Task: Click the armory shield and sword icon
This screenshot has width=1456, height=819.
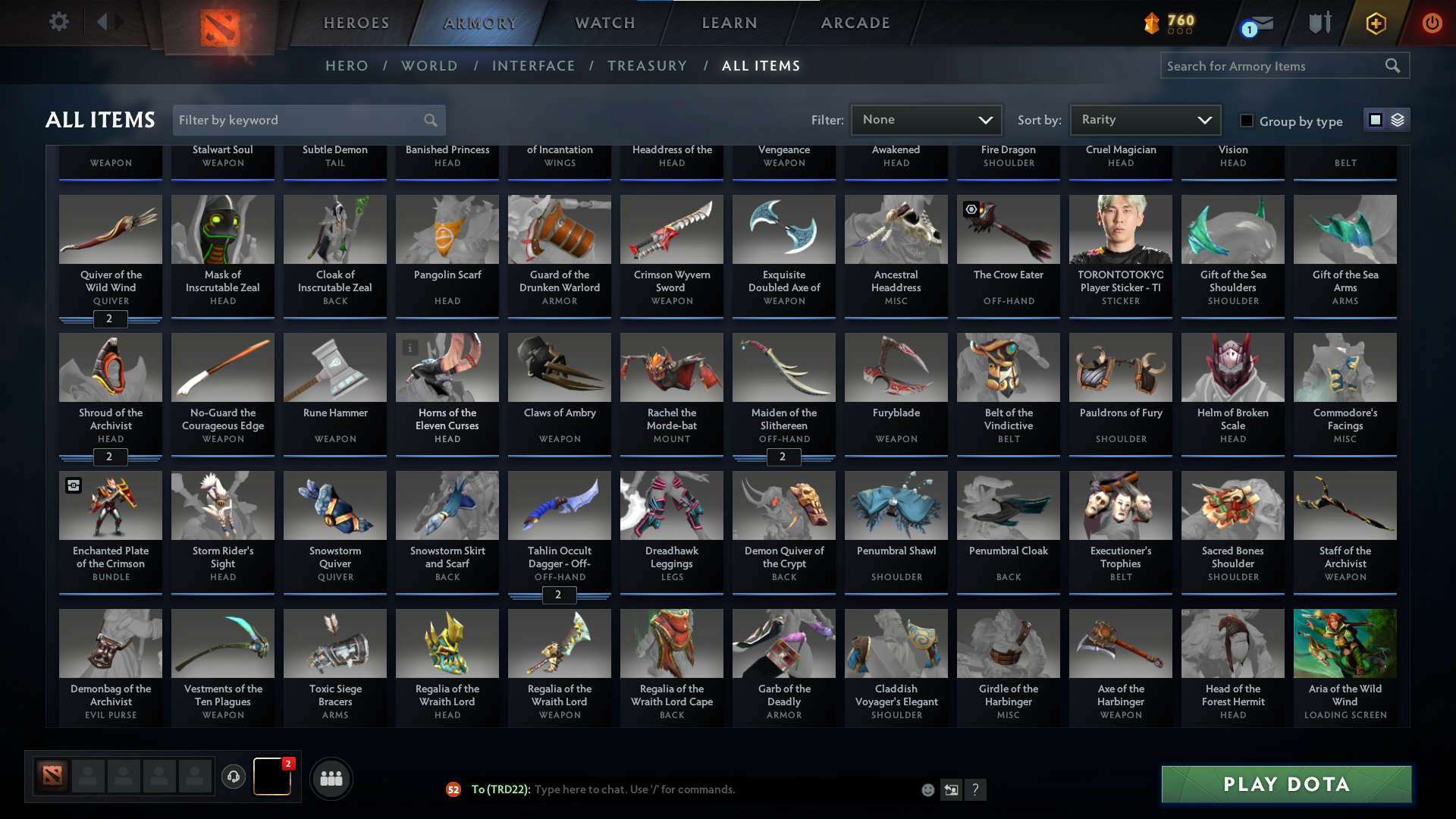Action: pos(1318,23)
